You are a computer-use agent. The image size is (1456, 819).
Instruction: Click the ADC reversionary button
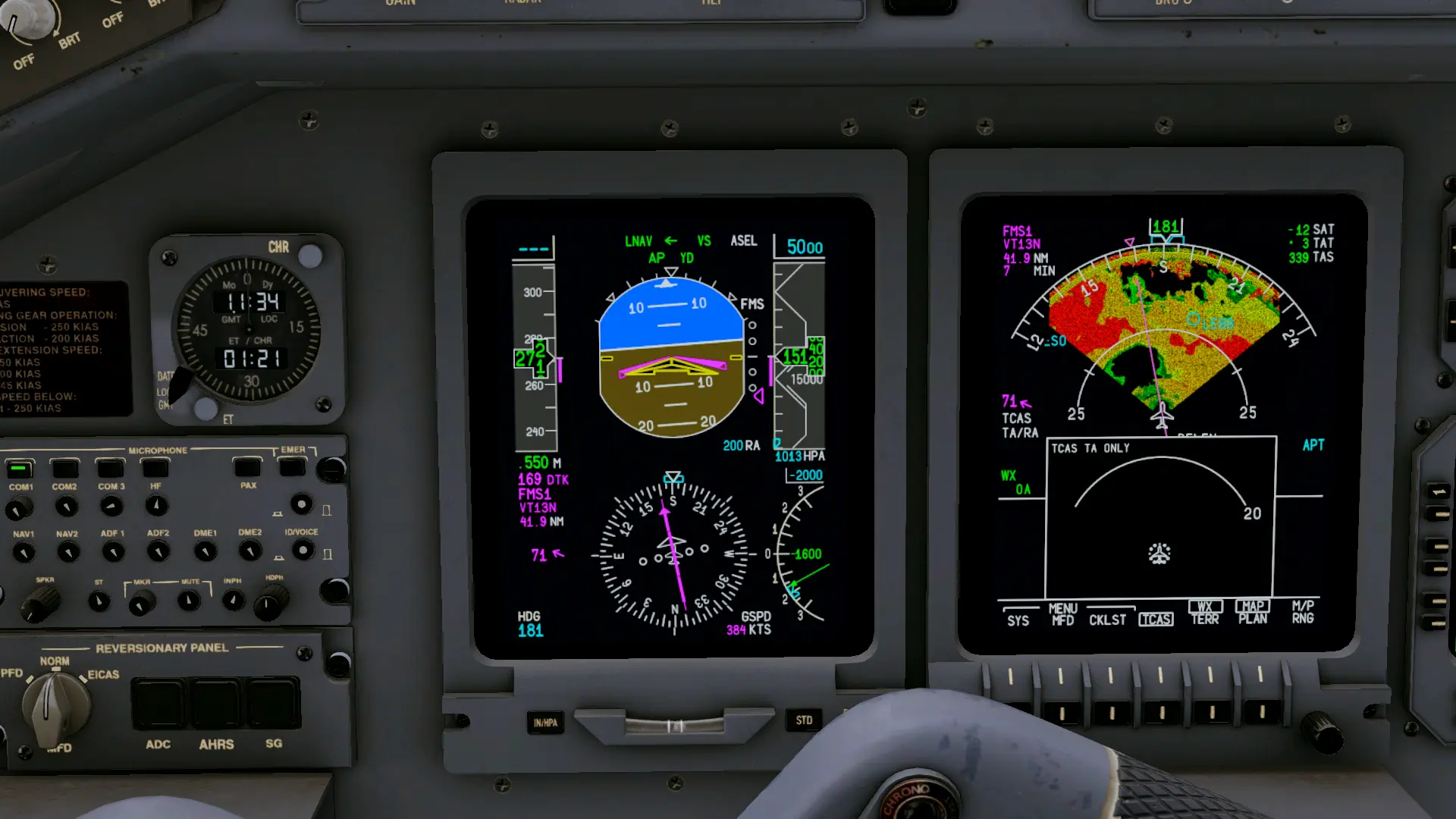pos(158,704)
